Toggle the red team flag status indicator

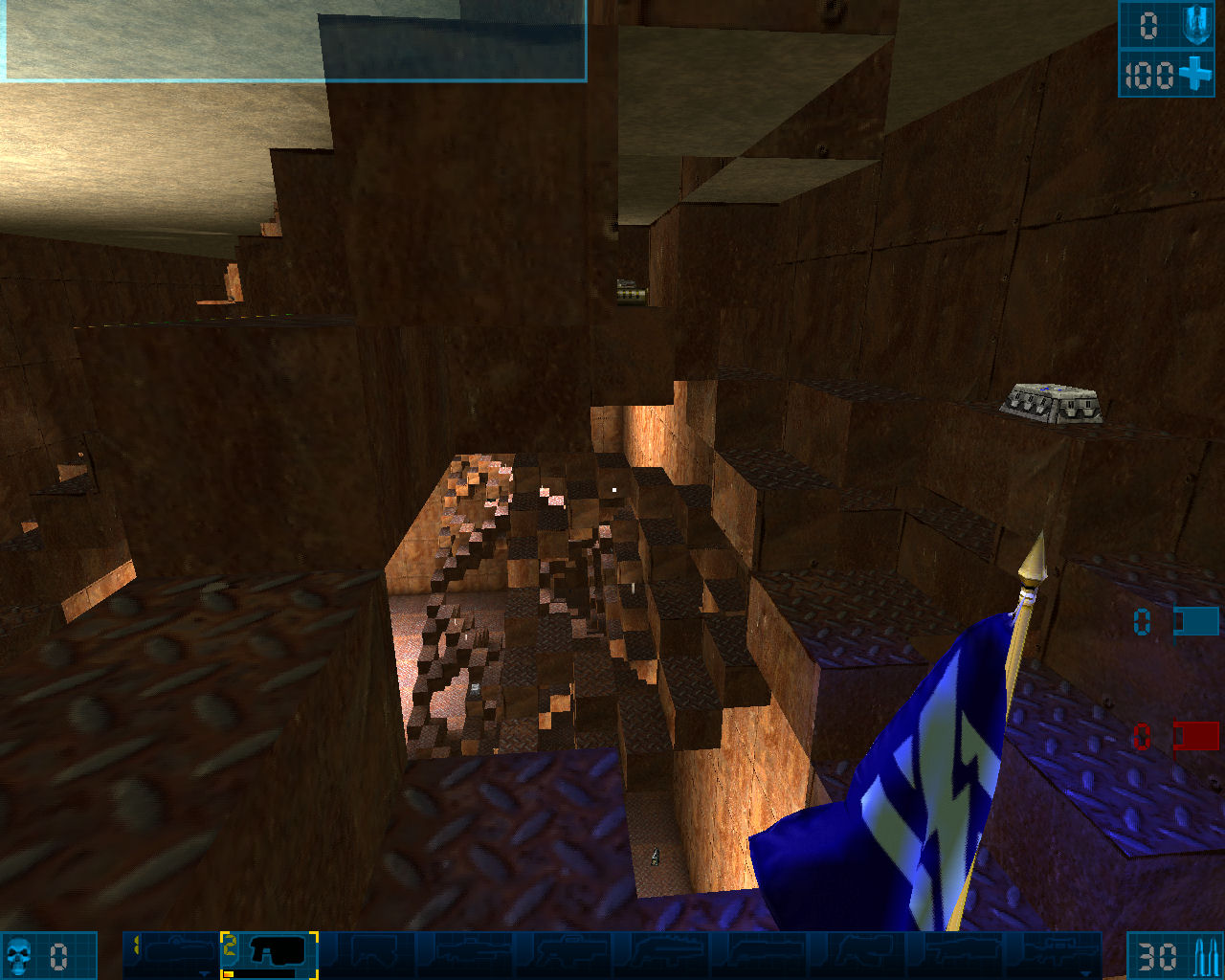click(x=1196, y=737)
